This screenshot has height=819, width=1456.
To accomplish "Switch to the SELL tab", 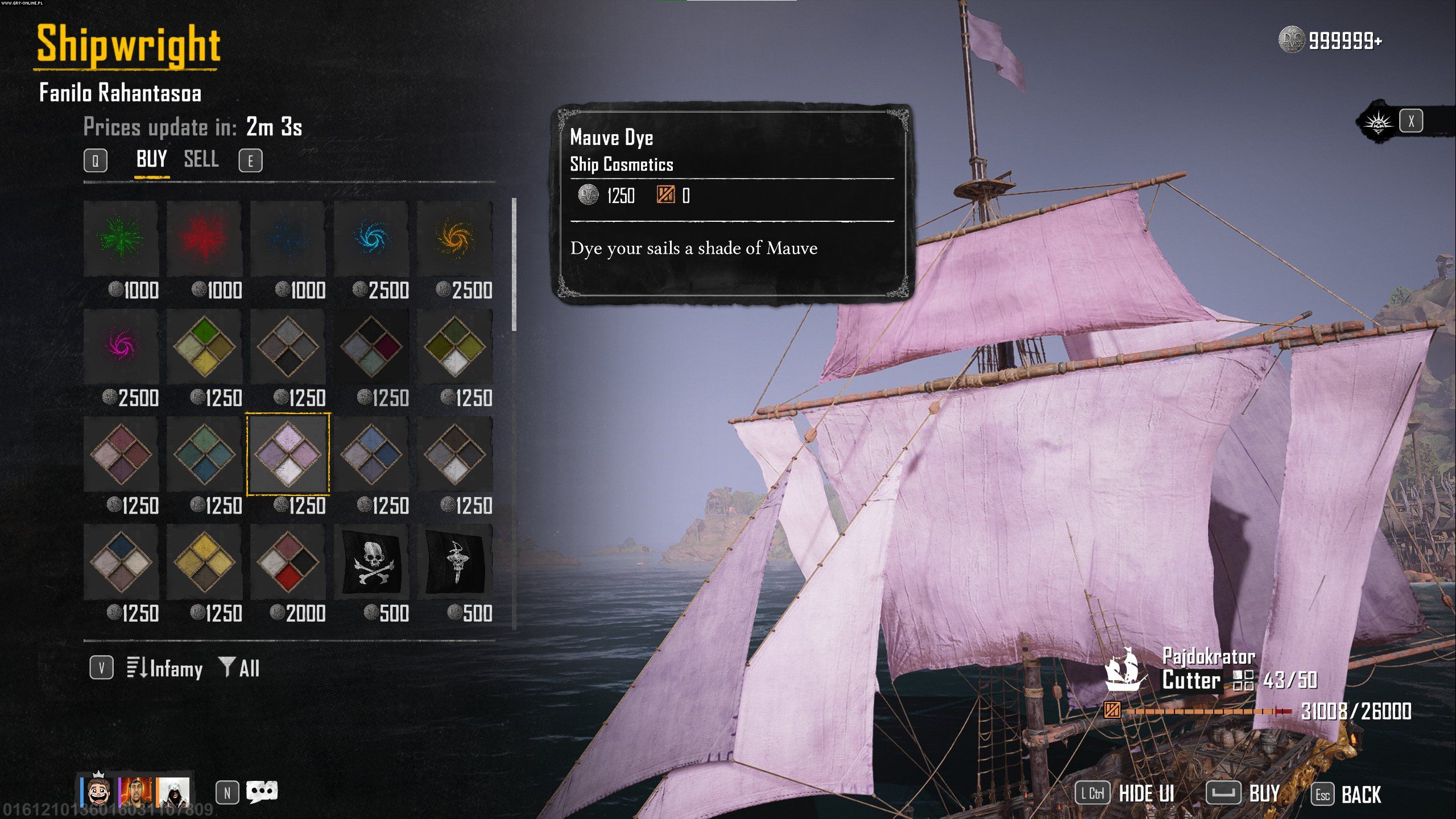I will [x=201, y=159].
